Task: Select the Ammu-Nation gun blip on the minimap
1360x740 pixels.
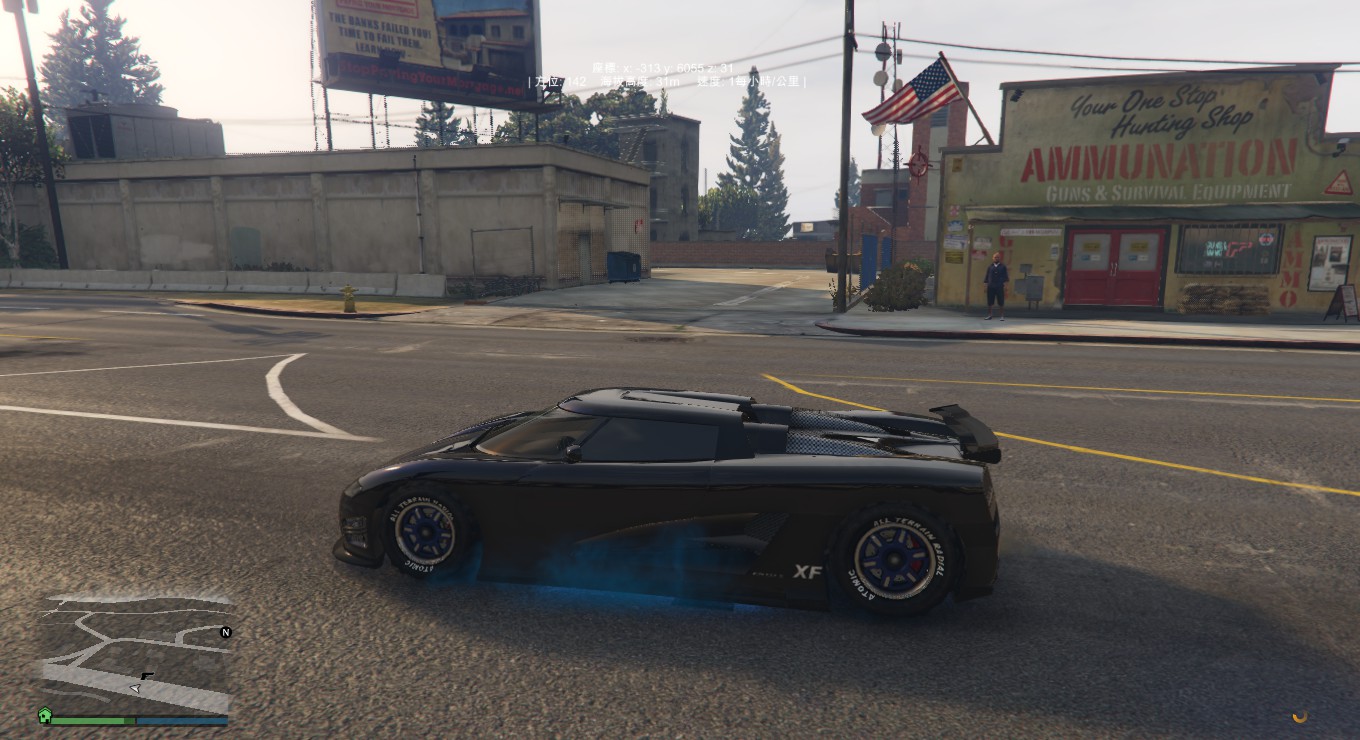Action: coord(147,677)
